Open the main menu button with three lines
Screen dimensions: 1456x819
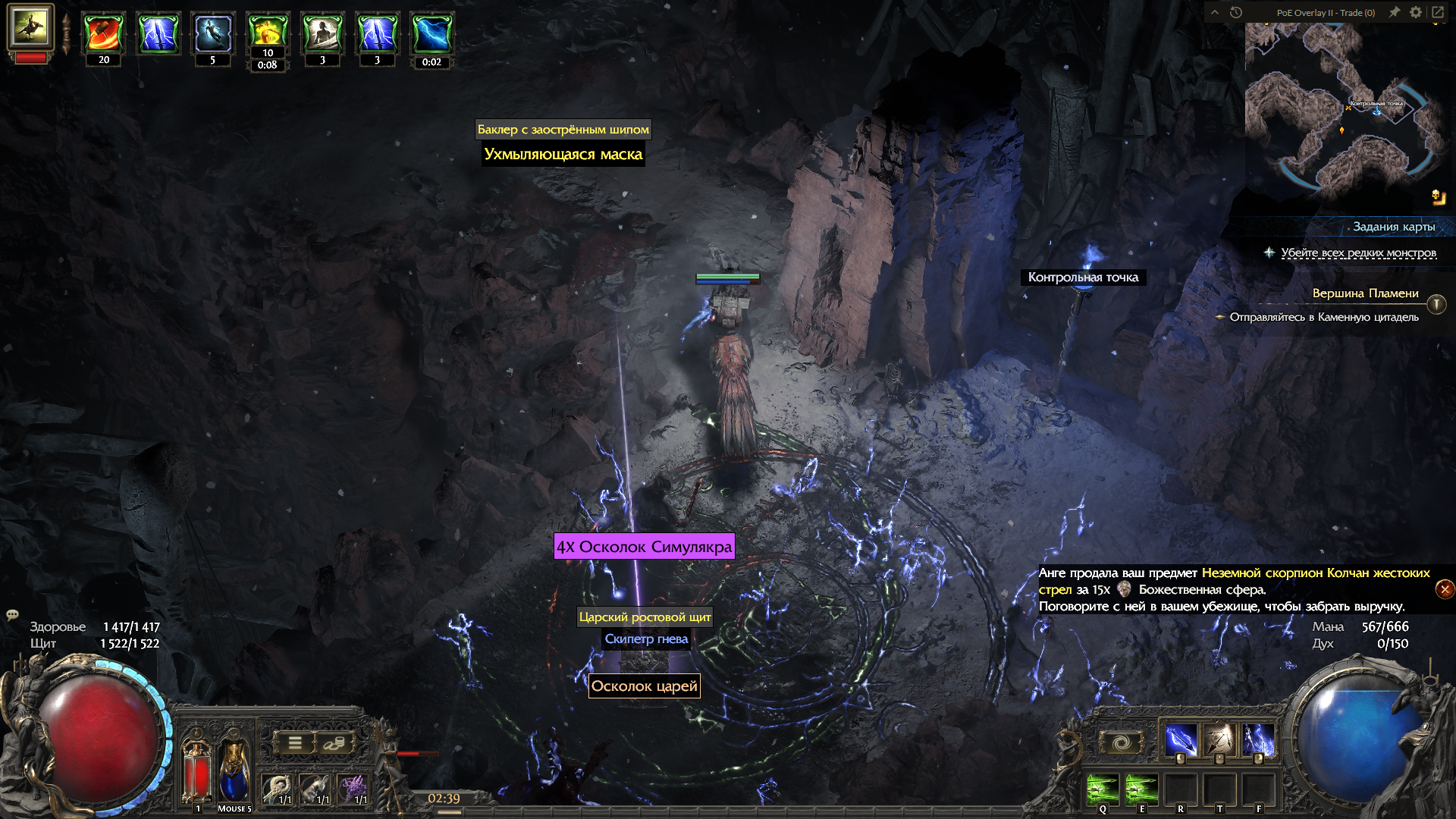pos(295,743)
